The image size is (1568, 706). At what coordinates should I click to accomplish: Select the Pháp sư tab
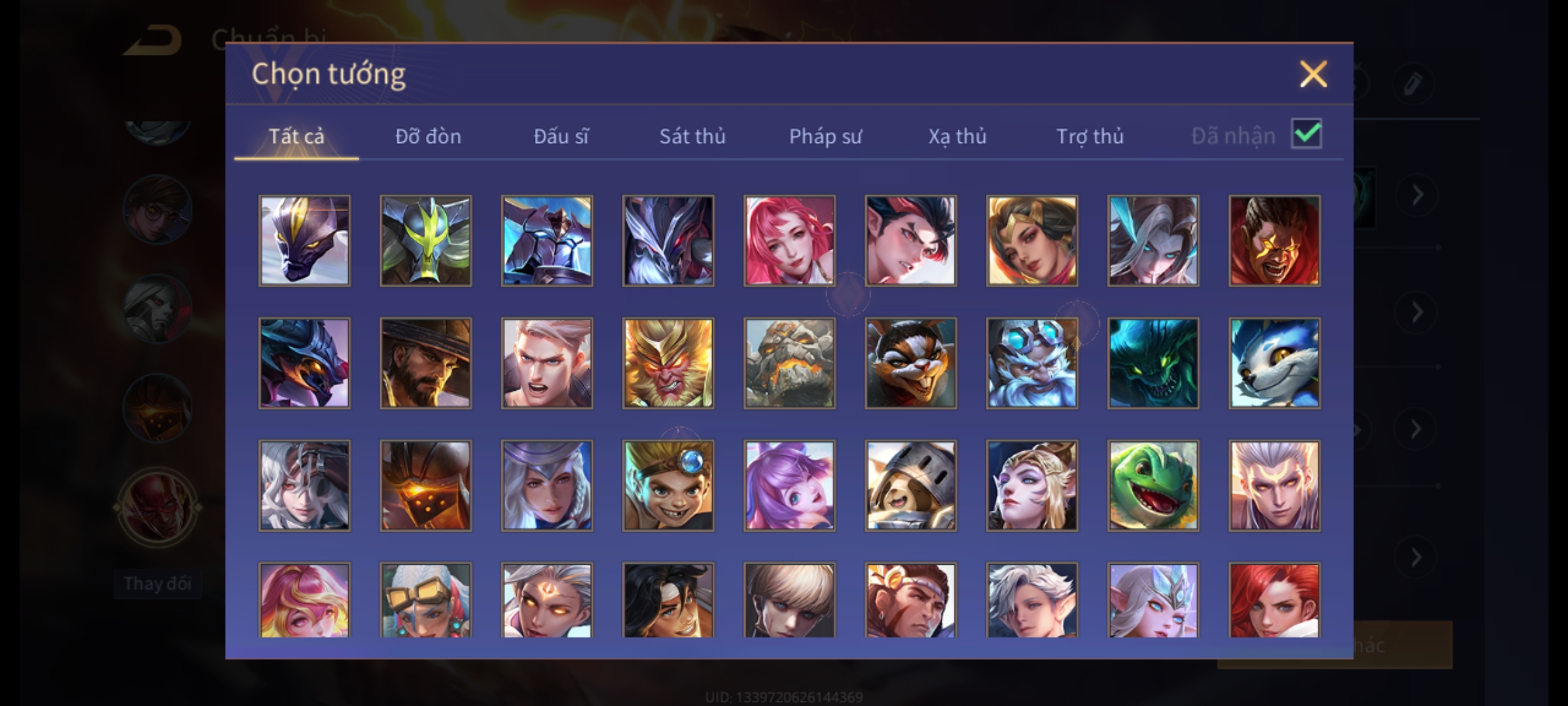[x=825, y=136]
